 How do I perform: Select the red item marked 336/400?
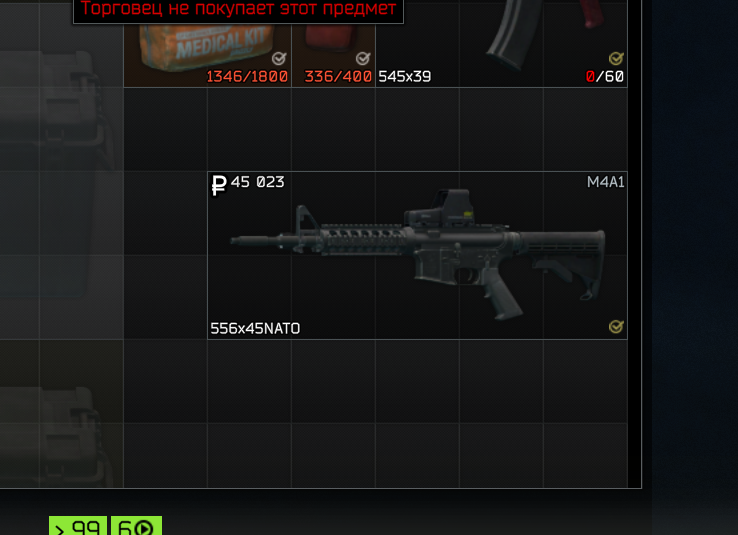pos(333,44)
